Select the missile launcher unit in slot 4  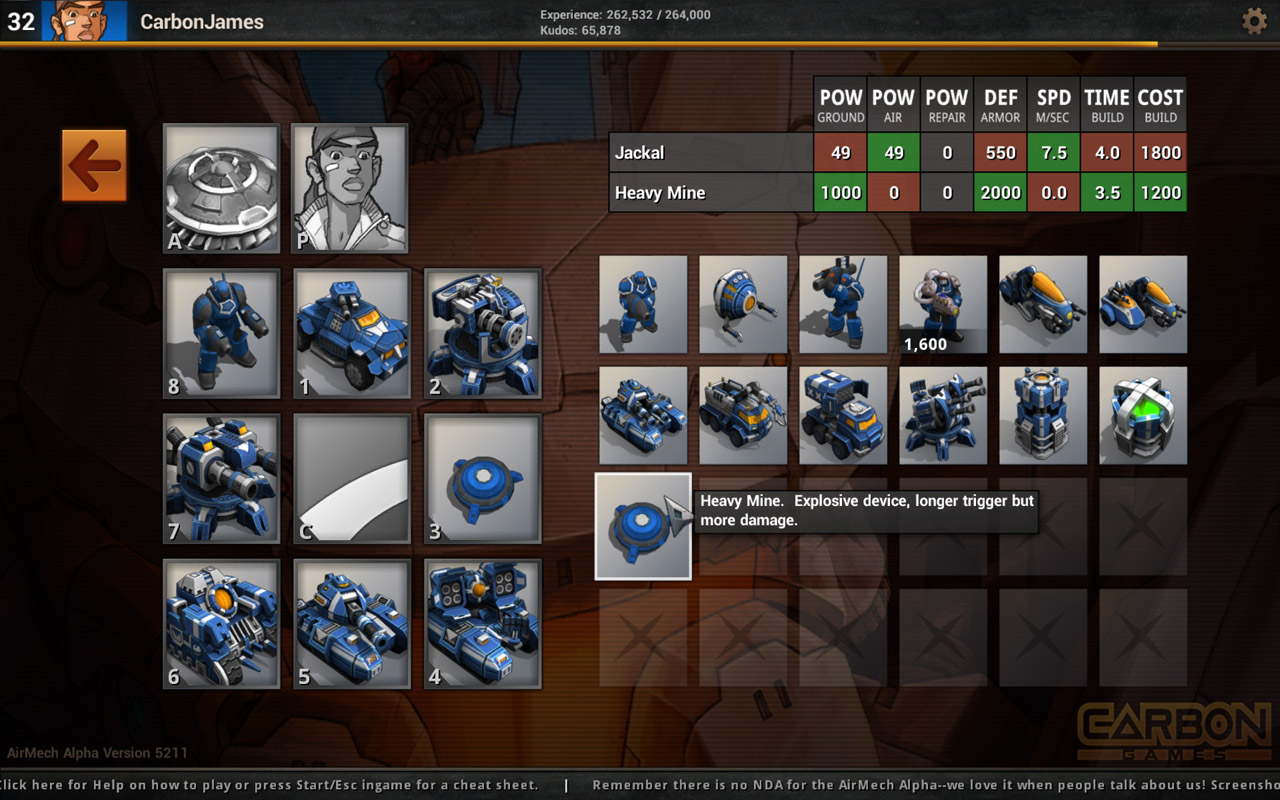(483, 623)
